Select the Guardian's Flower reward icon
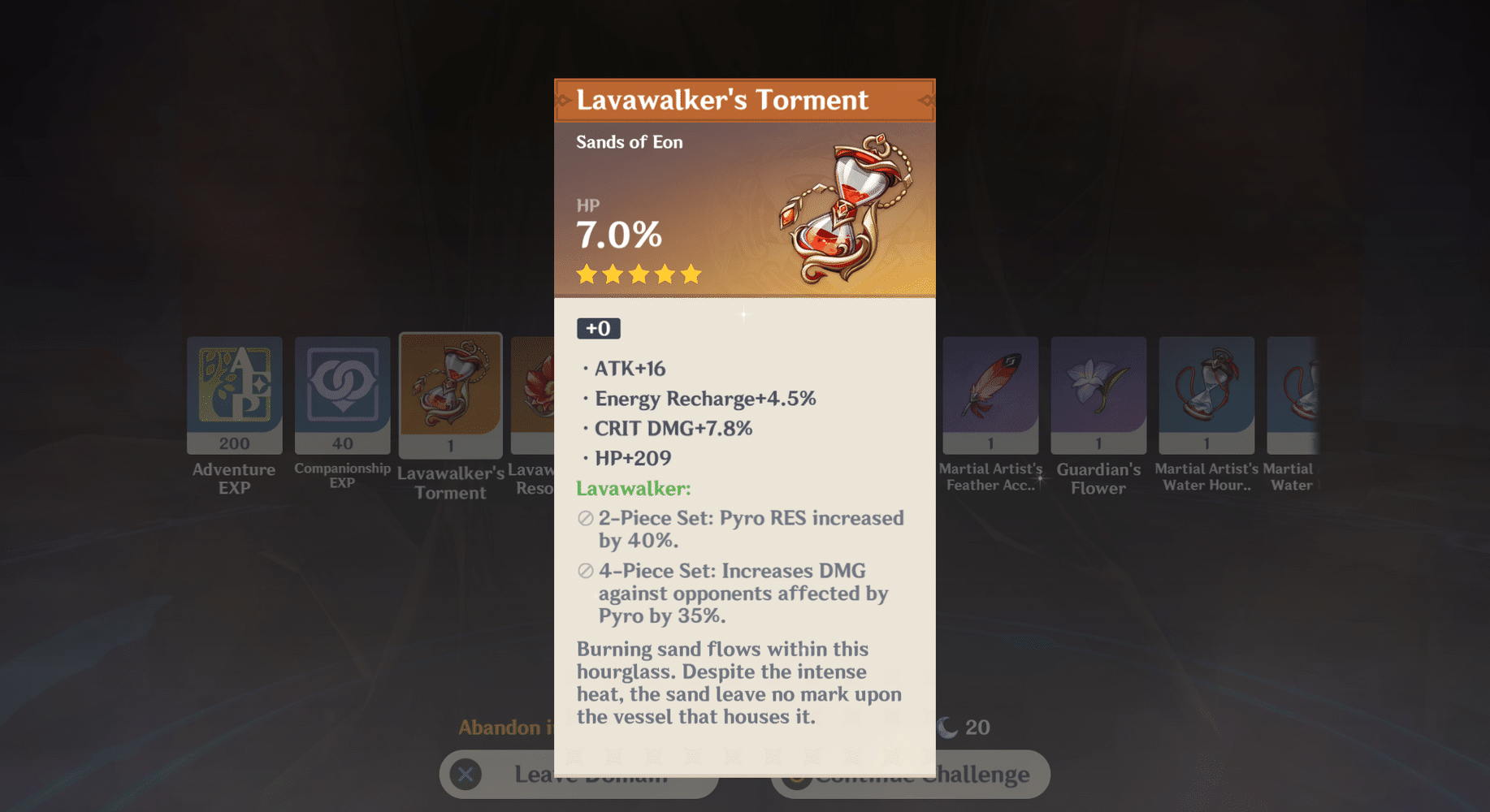 (1098, 395)
